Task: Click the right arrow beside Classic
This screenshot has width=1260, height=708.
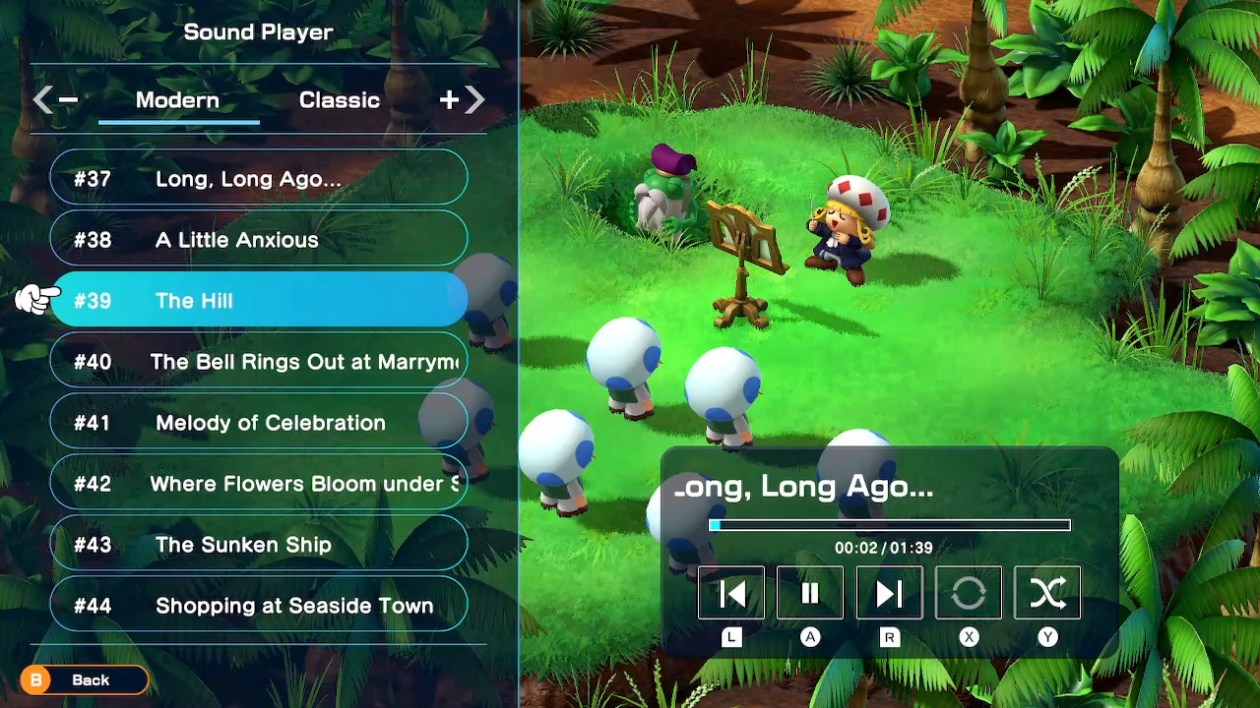Action: pyautogui.click(x=475, y=100)
